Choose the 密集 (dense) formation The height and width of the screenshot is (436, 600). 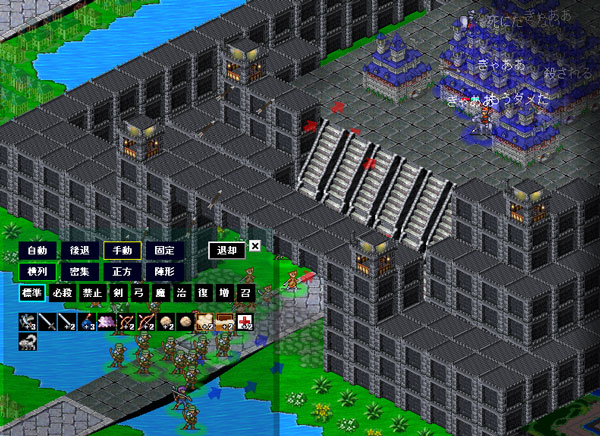pyautogui.click(x=80, y=271)
